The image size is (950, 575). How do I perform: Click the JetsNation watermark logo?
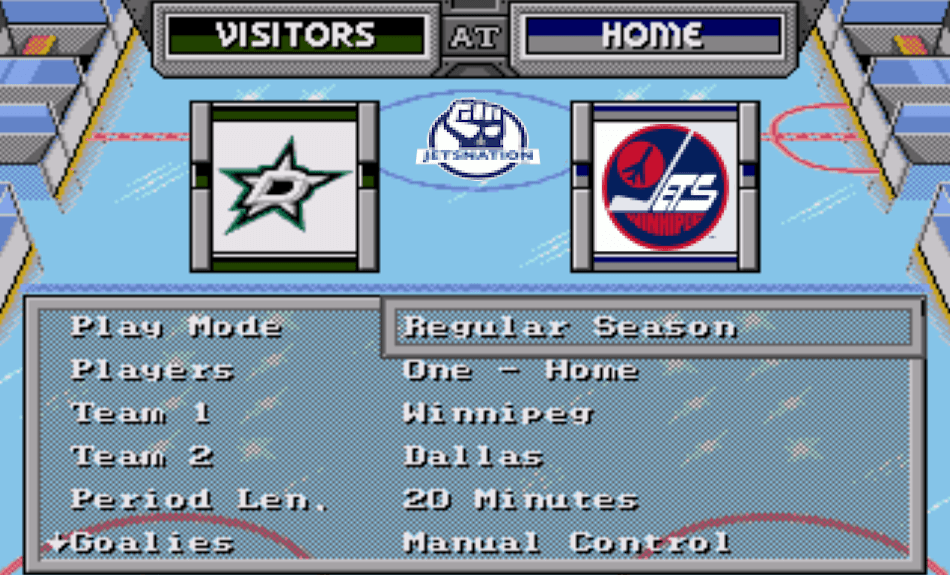coord(478,140)
